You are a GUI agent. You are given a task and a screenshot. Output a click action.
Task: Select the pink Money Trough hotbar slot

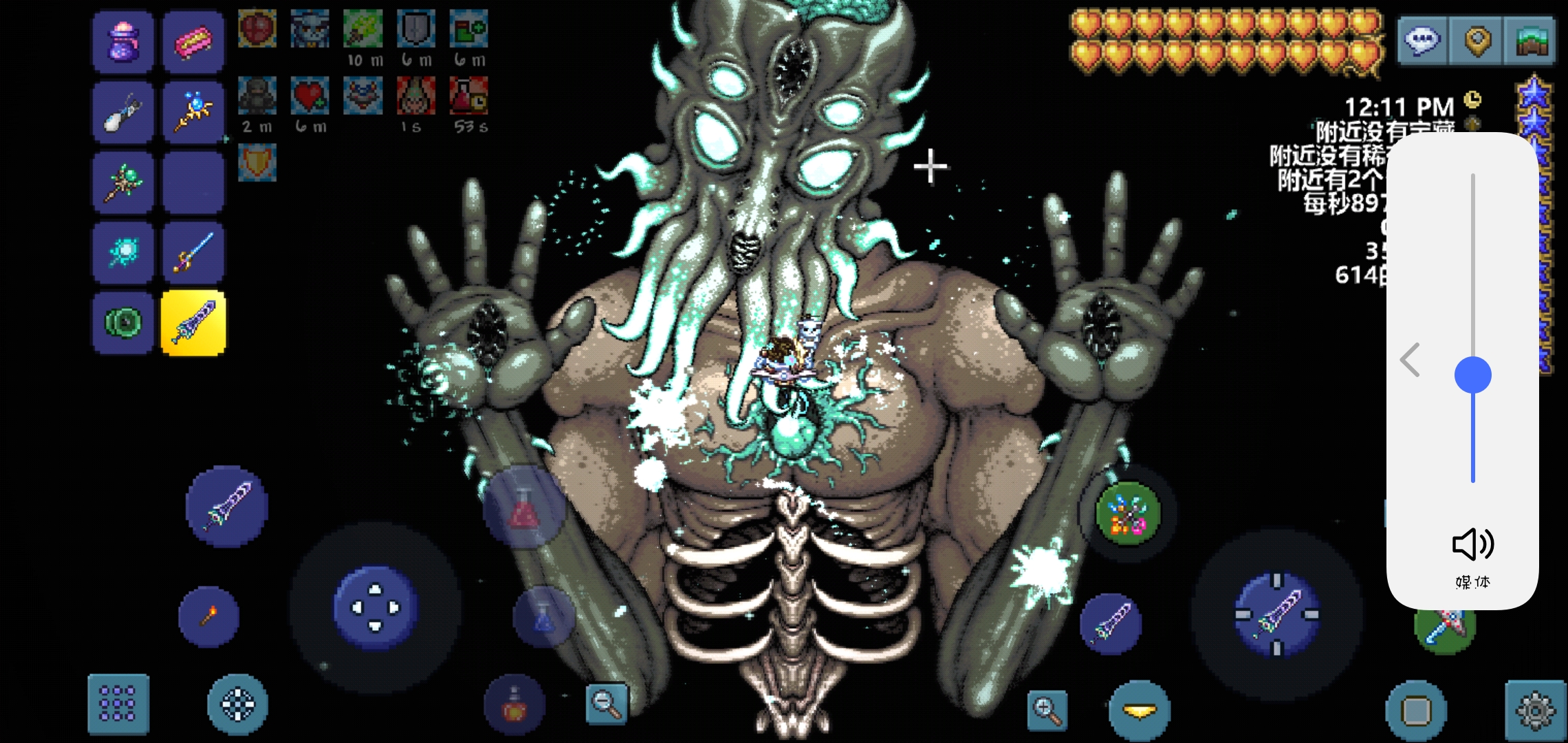[x=193, y=43]
